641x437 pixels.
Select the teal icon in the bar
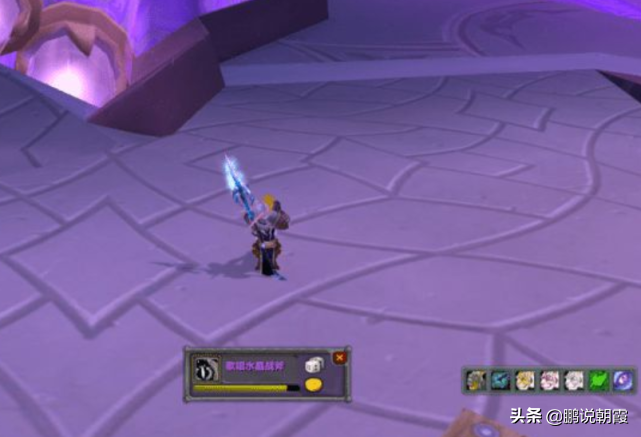click(499, 380)
